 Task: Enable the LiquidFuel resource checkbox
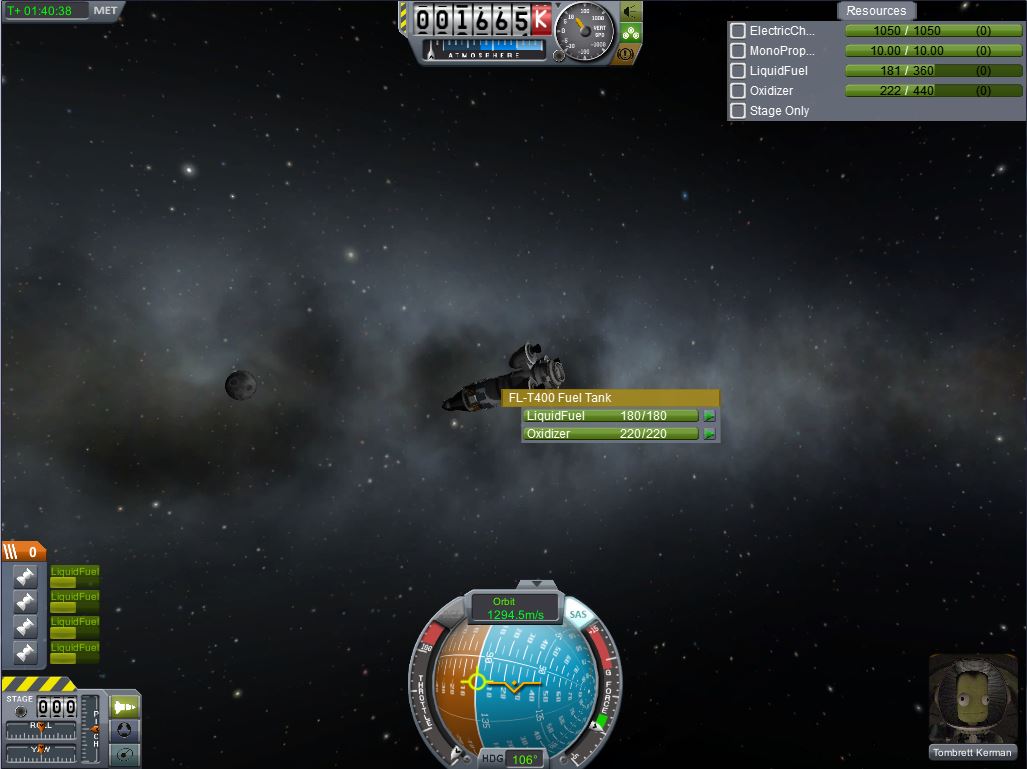[x=738, y=71]
